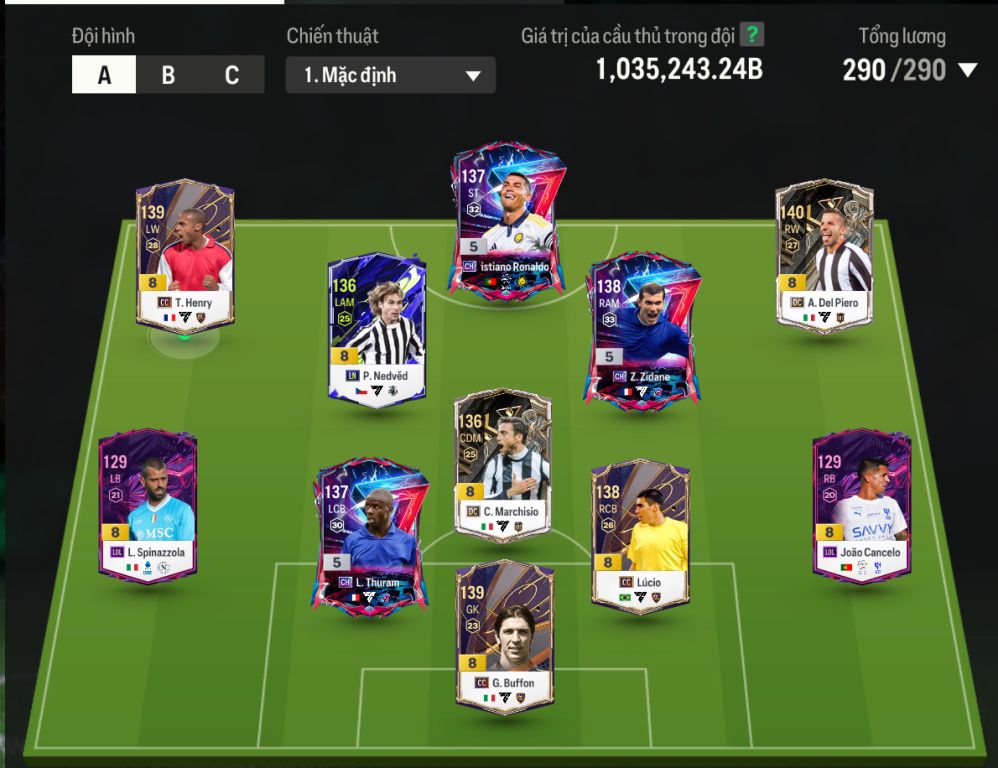Choose the C. Marchisio CDM card
This screenshot has width=998, height=768.
tap(502, 465)
